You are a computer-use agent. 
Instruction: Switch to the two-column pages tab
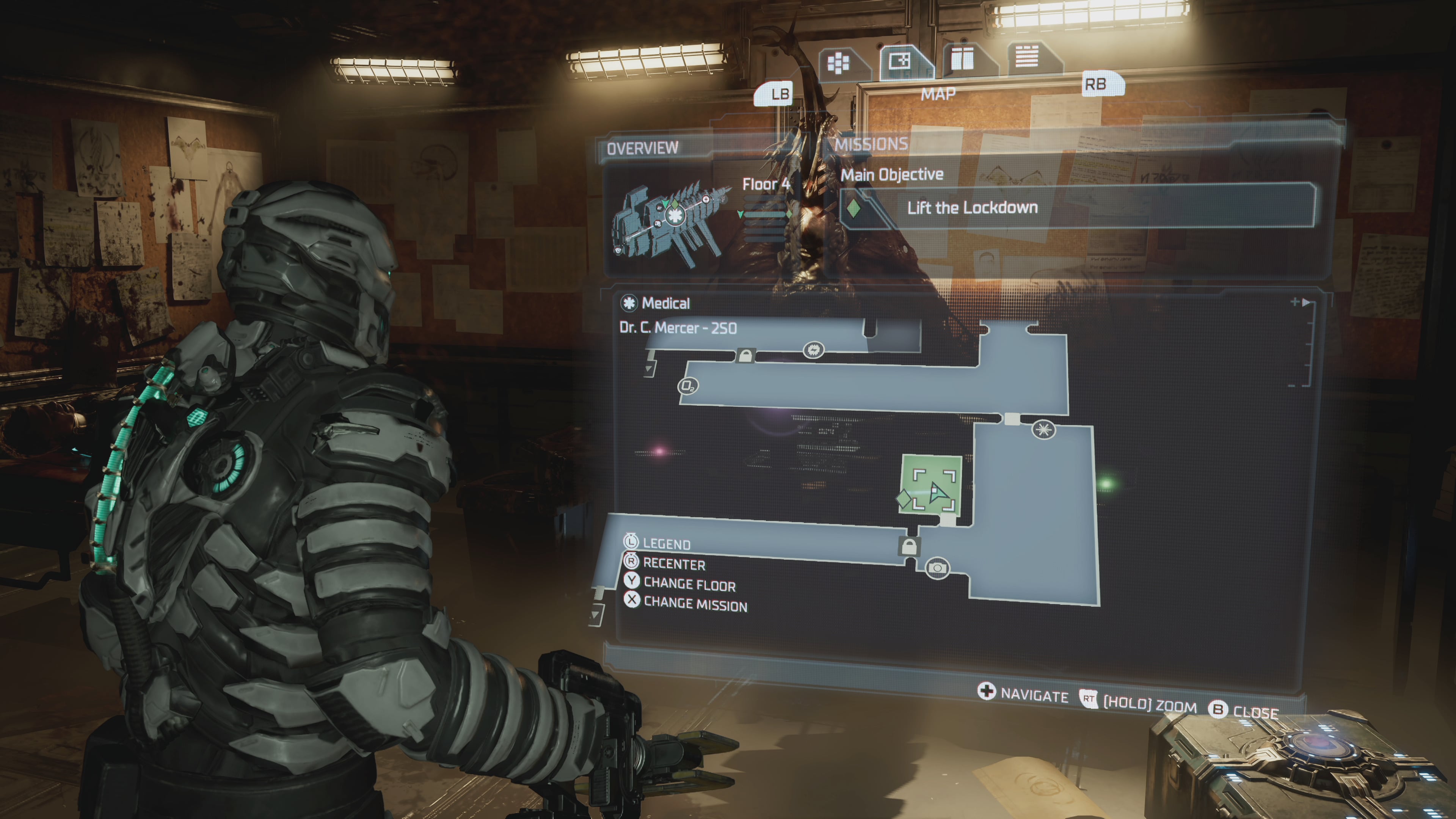click(962, 58)
